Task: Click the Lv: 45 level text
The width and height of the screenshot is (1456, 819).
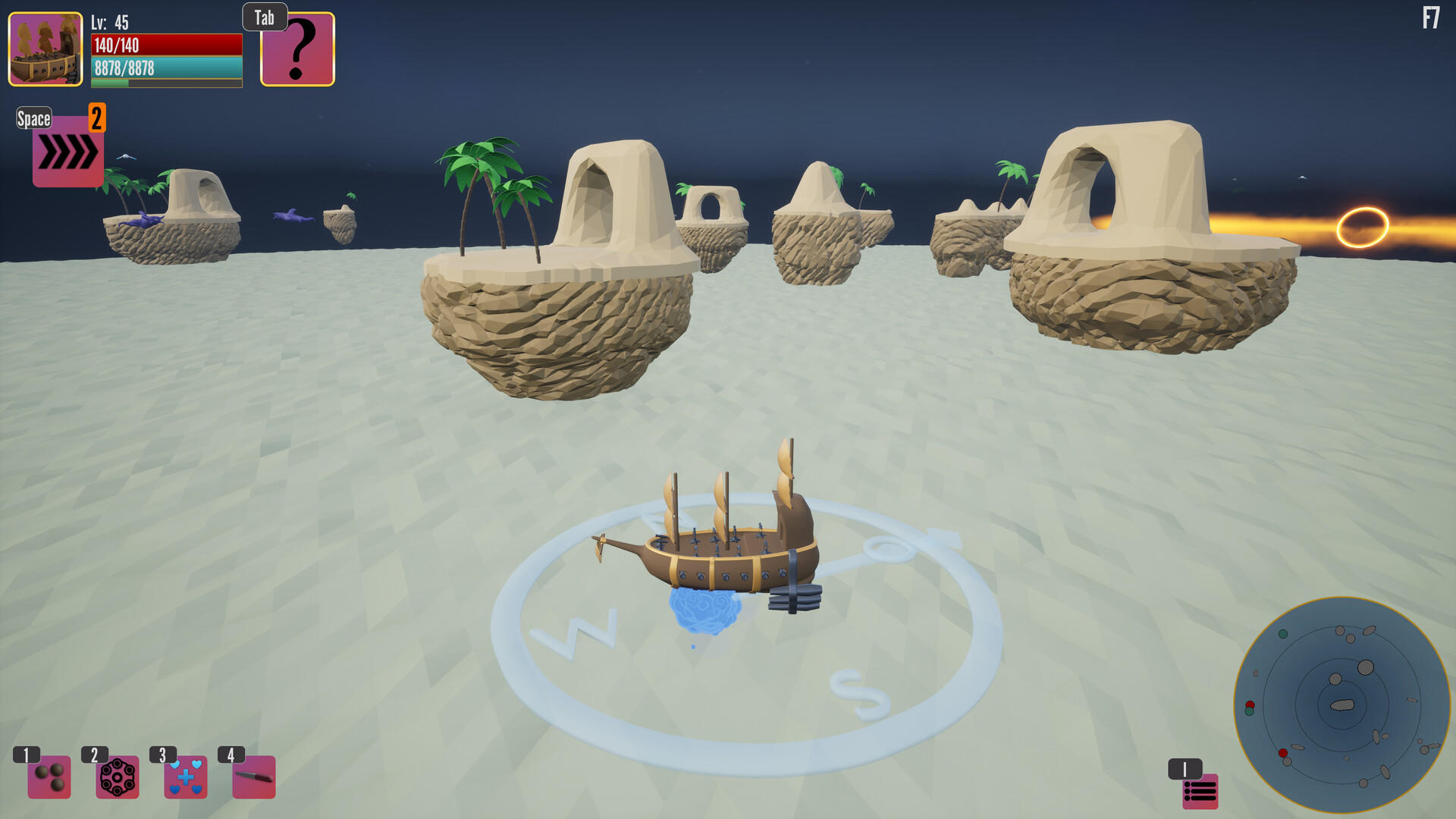Action: [x=108, y=23]
